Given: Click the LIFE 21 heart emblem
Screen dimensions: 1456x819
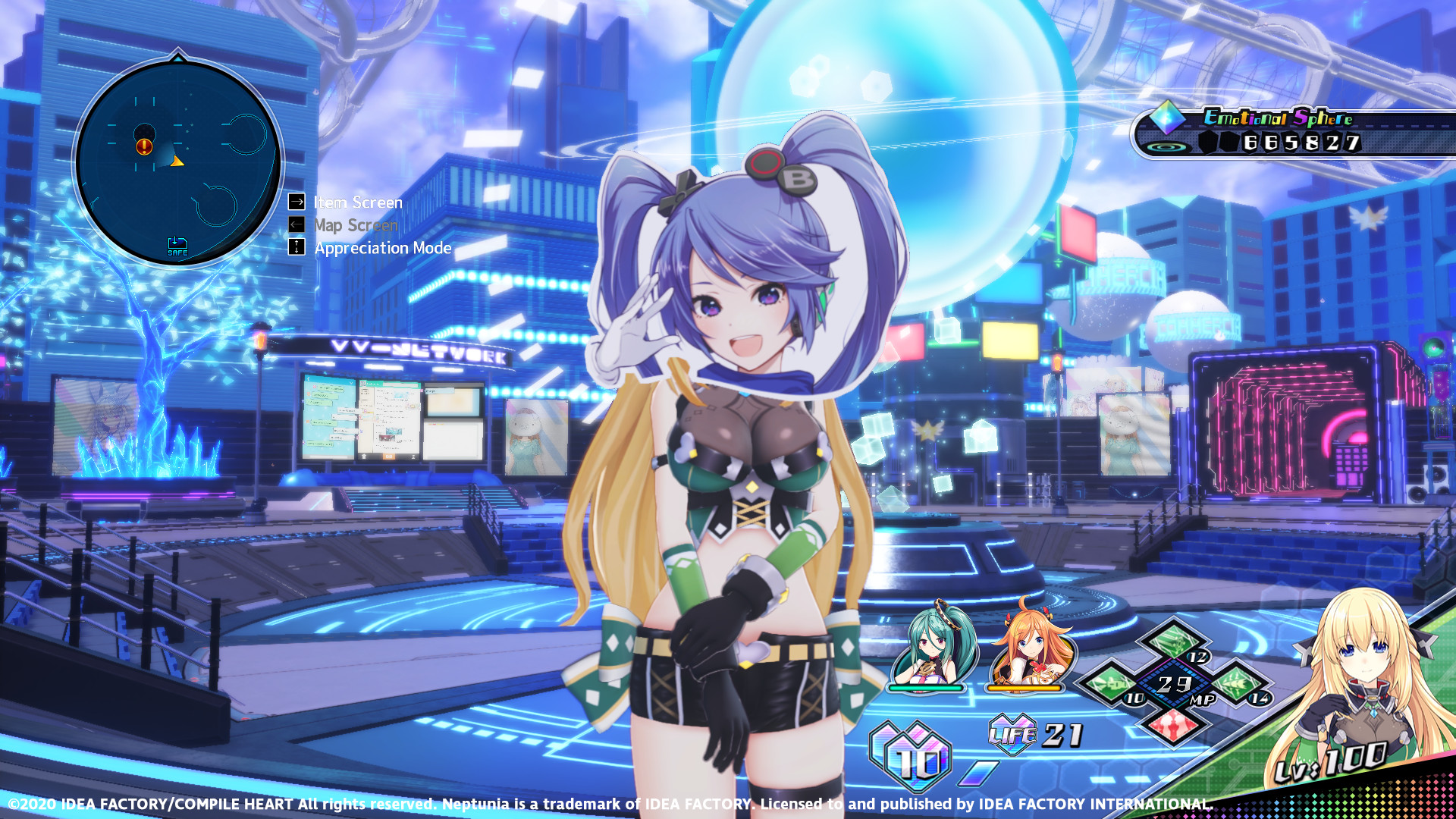Looking at the screenshot, I should [x=1014, y=733].
